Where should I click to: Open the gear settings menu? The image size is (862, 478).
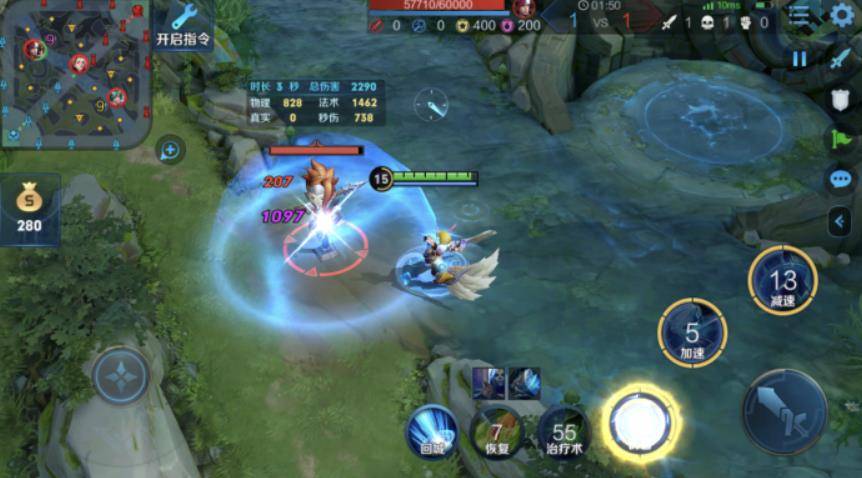tap(842, 15)
